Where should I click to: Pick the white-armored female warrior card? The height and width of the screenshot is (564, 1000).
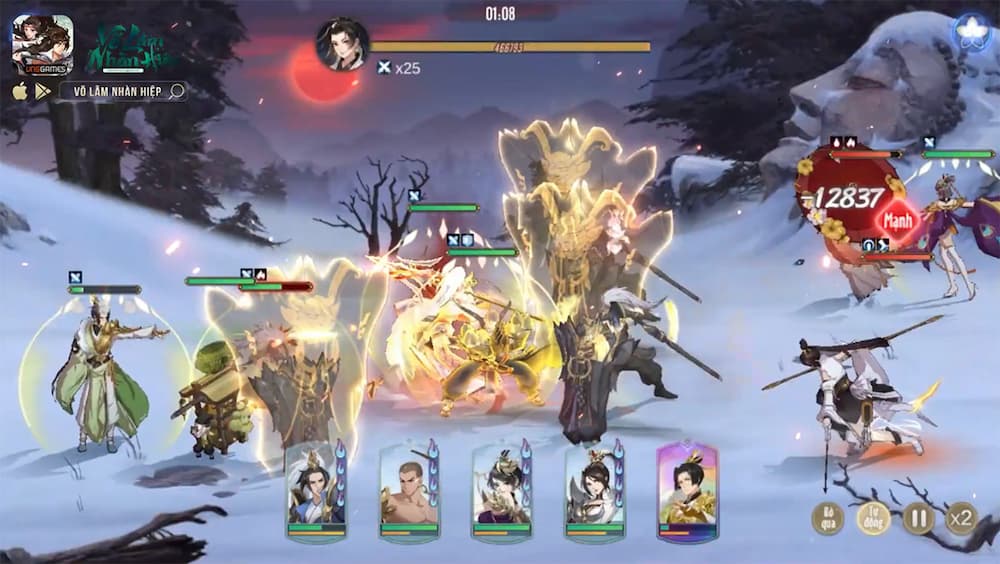click(594, 491)
